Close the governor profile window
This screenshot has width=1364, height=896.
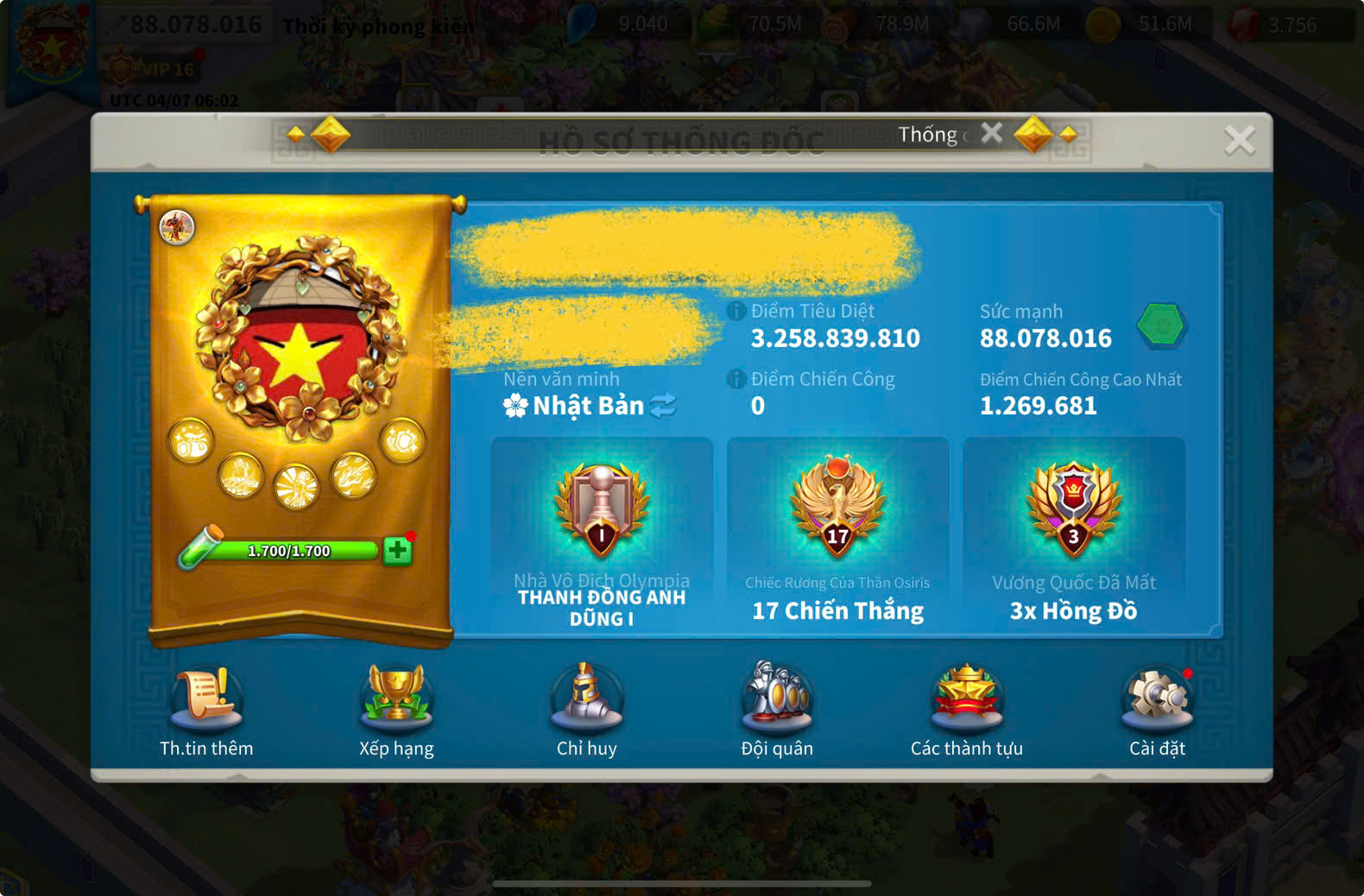pos(1239,140)
